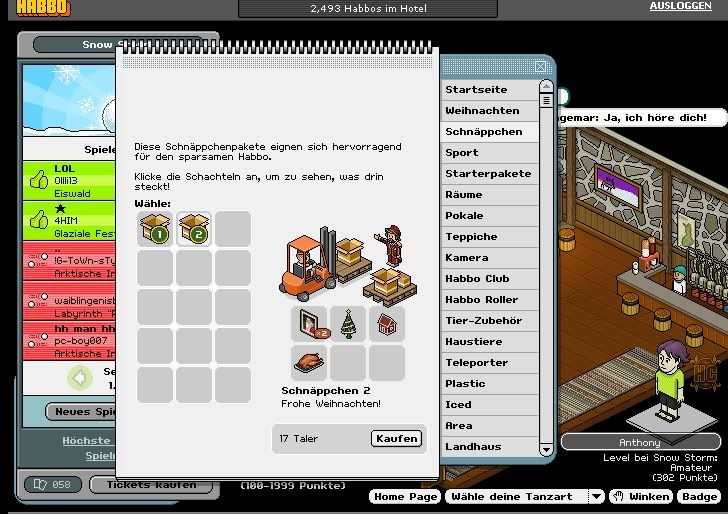The height and width of the screenshot is (514, 728).
Task: Select the Habbo Club category
Action: pyautogui.click(x=477, y=279)
